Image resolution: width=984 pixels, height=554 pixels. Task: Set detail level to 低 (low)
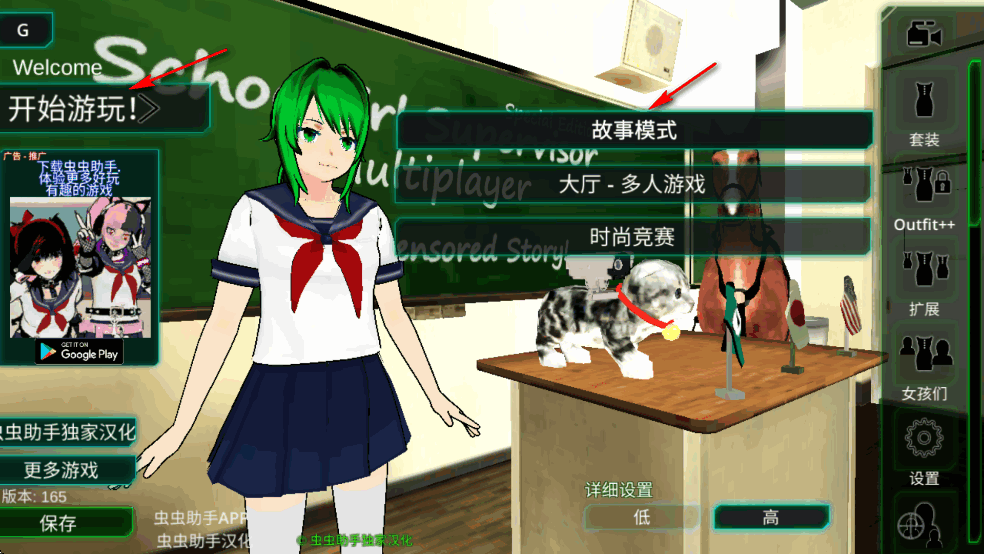click(x=642, y=517)
